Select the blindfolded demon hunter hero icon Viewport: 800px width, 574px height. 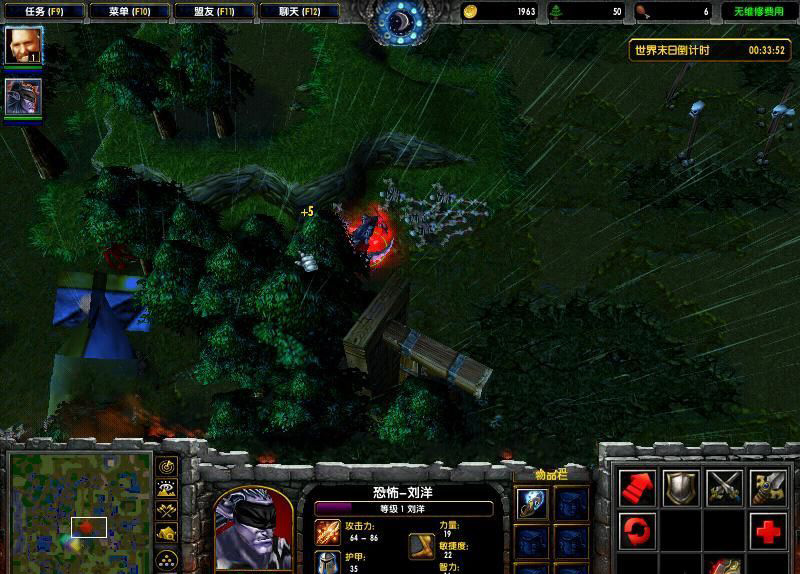point(22,97)
